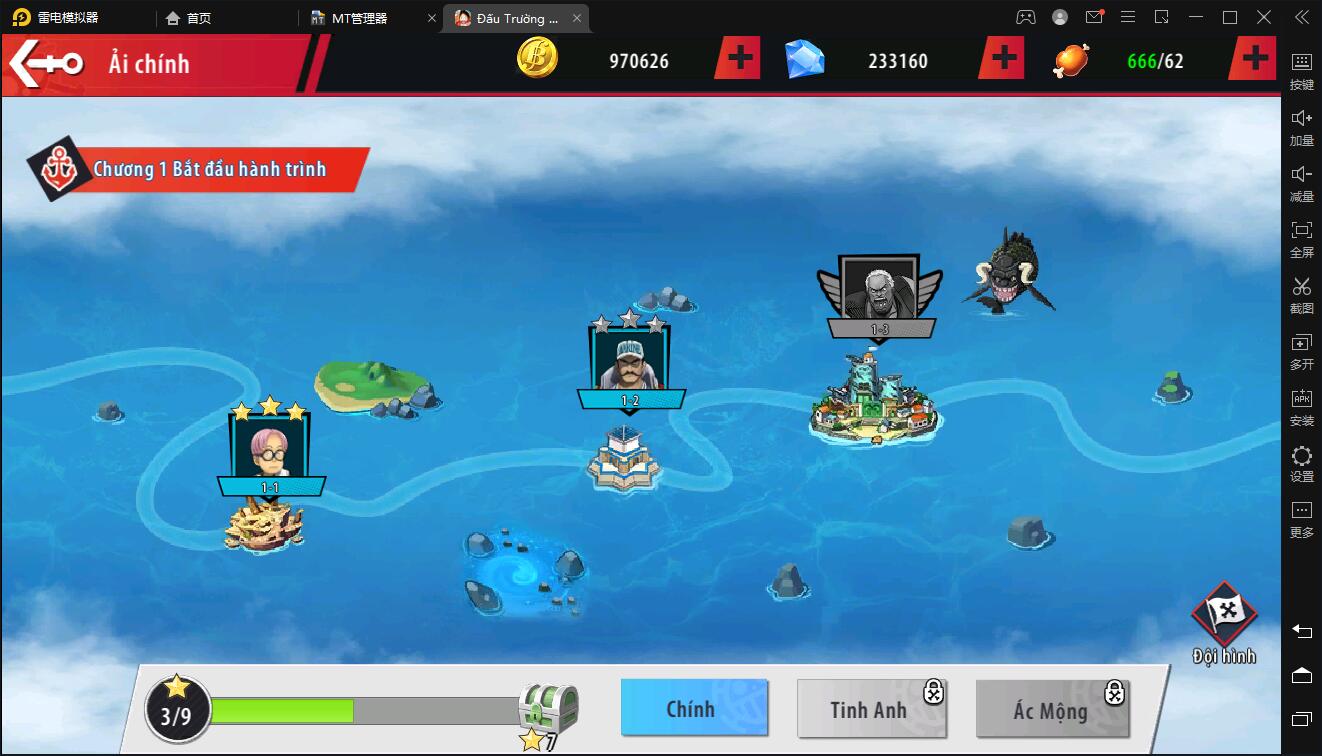Refill meat stamina with the plus button
The image size is (1322, 756).
(x=1255, y=60)
